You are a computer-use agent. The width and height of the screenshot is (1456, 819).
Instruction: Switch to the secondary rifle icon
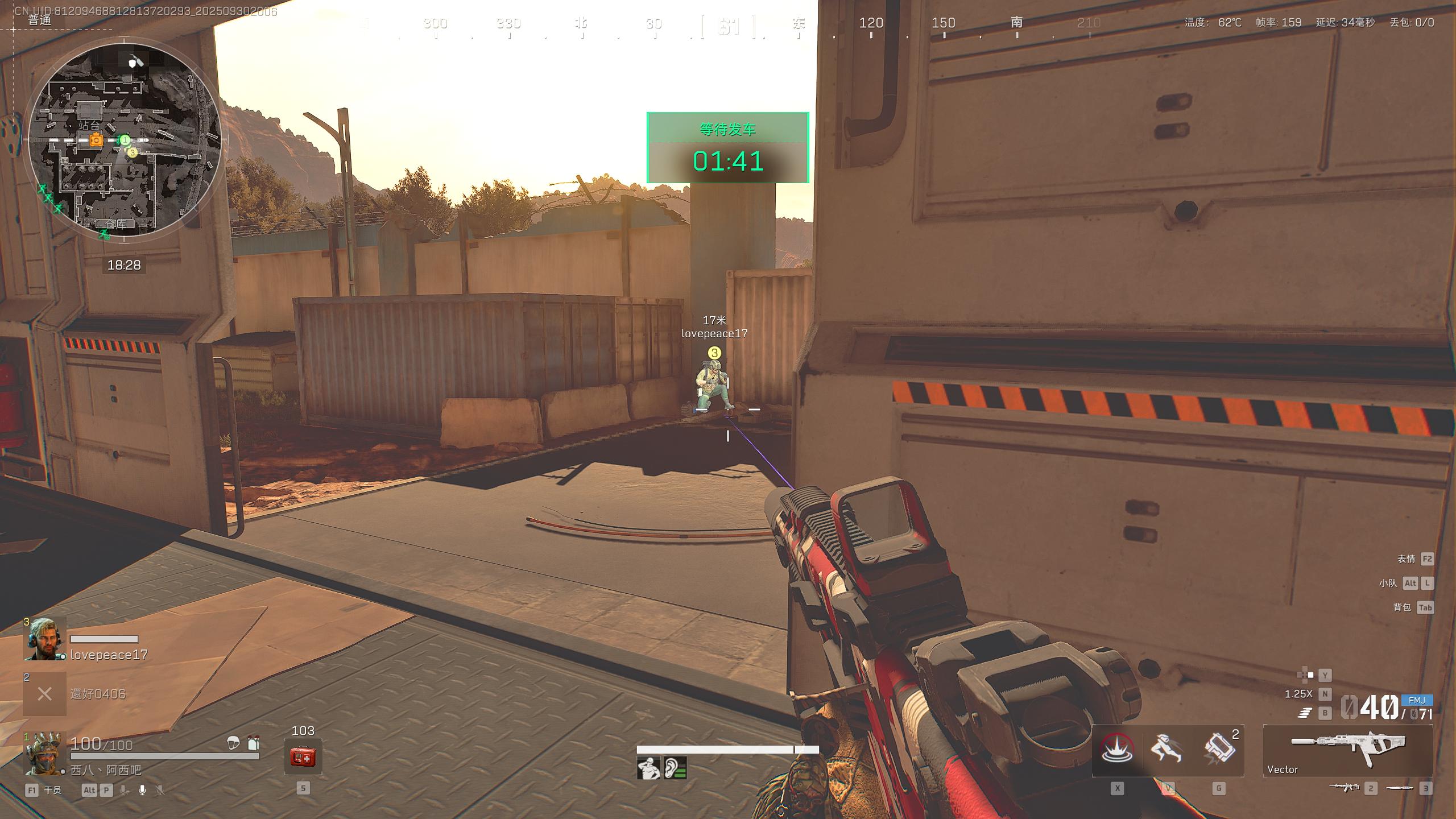coord(1344,788)
